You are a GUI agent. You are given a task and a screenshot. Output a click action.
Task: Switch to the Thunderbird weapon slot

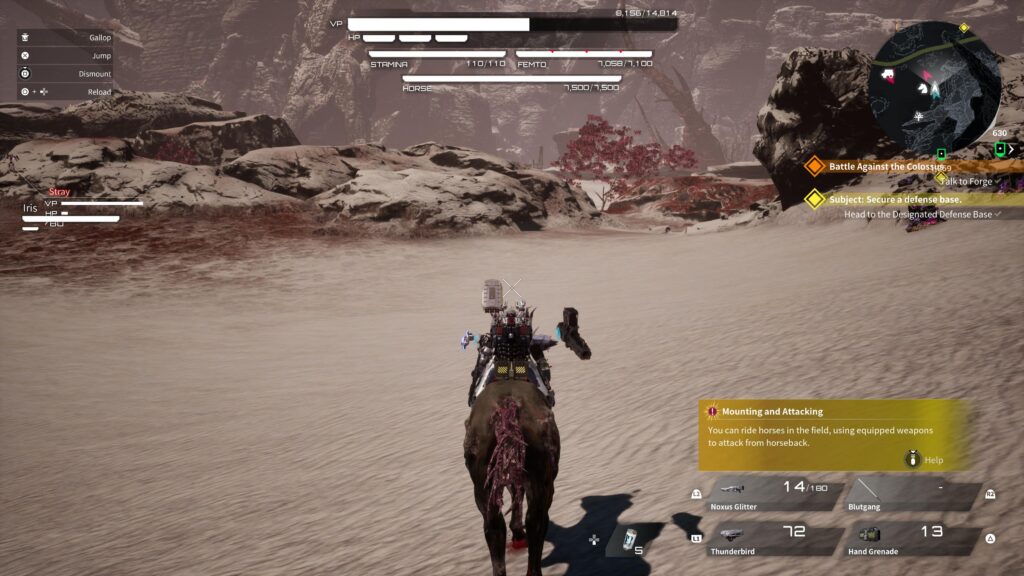point(776,541)
